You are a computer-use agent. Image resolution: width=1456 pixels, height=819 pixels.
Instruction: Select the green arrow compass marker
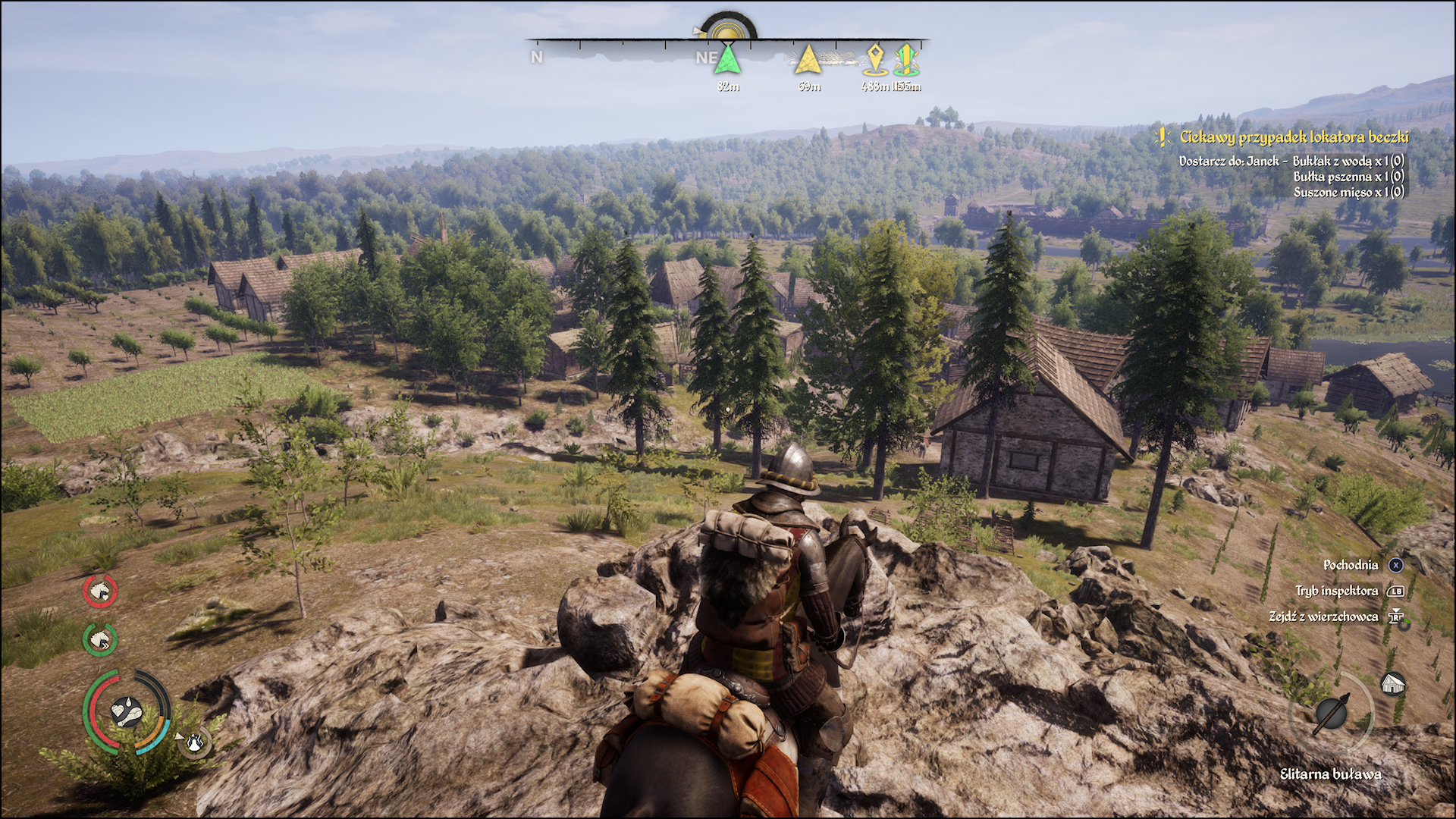coord(727,60)
